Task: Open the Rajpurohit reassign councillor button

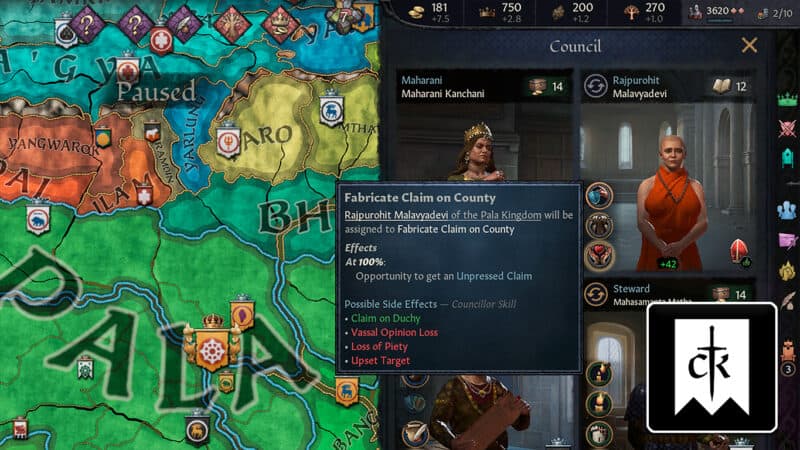Action: coord(597,86)
